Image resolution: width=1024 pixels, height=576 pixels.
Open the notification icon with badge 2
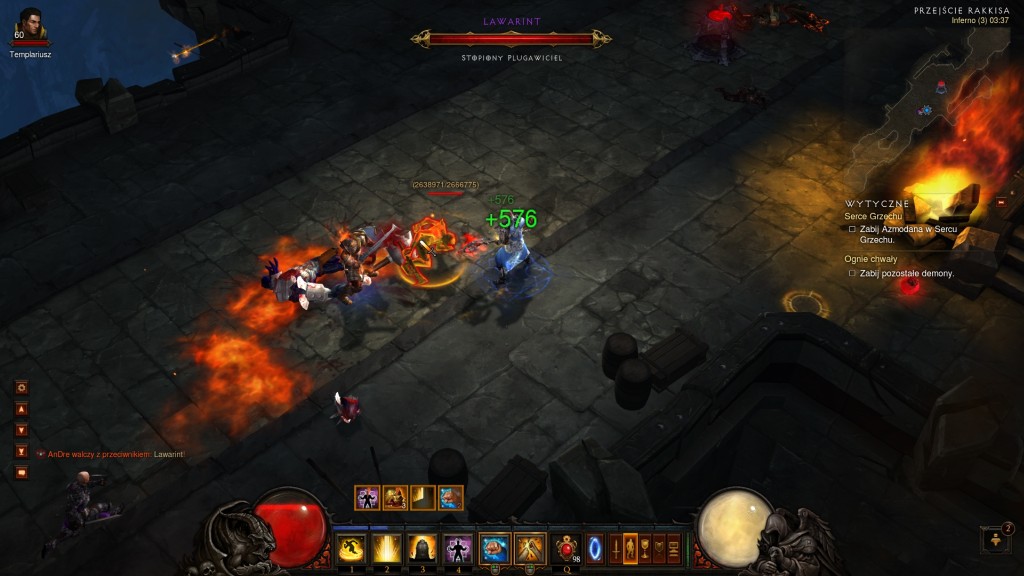pyautogui.click(x=995, y=540)
